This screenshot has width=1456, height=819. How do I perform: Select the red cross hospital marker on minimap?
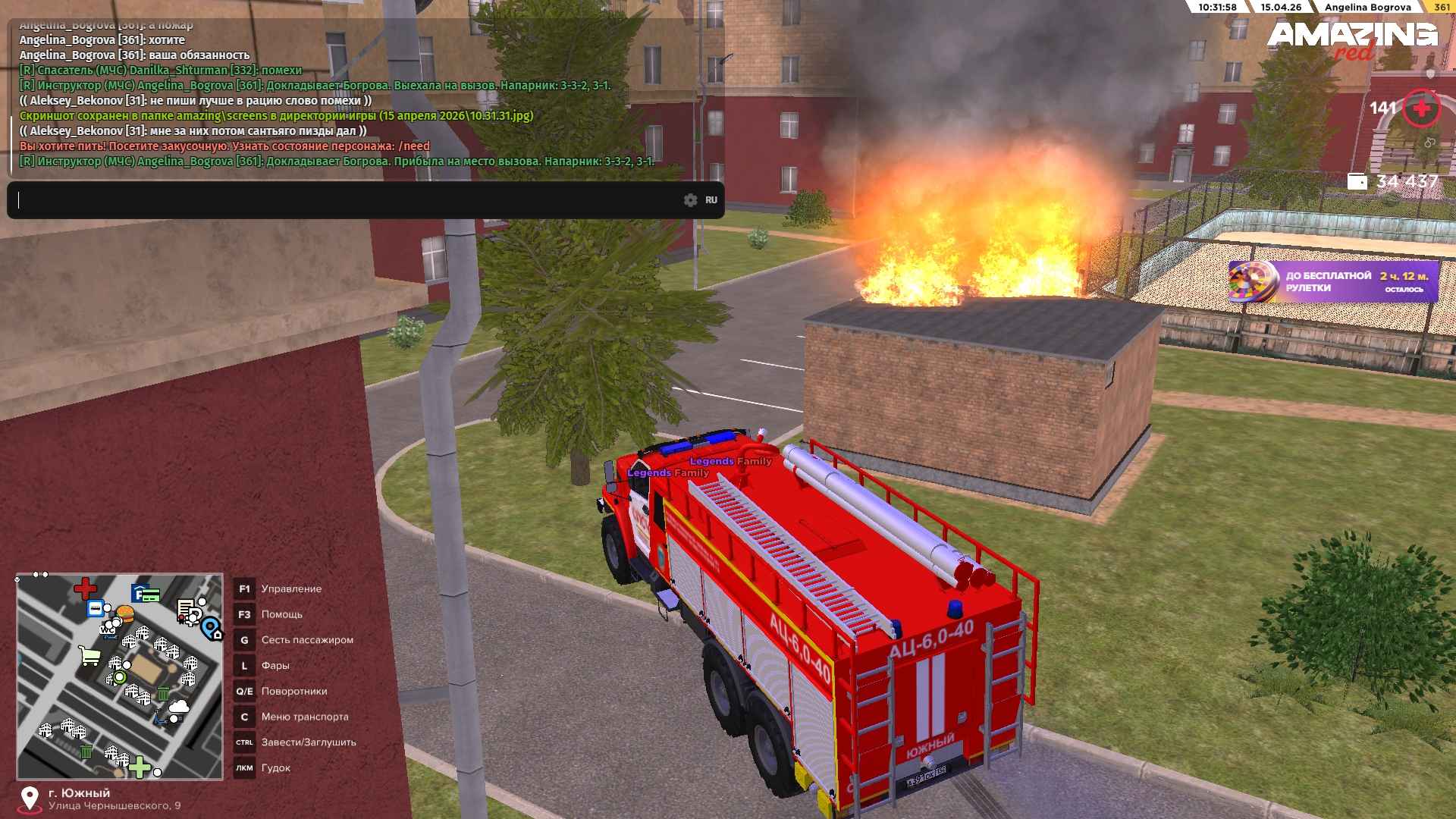point(85,588)
